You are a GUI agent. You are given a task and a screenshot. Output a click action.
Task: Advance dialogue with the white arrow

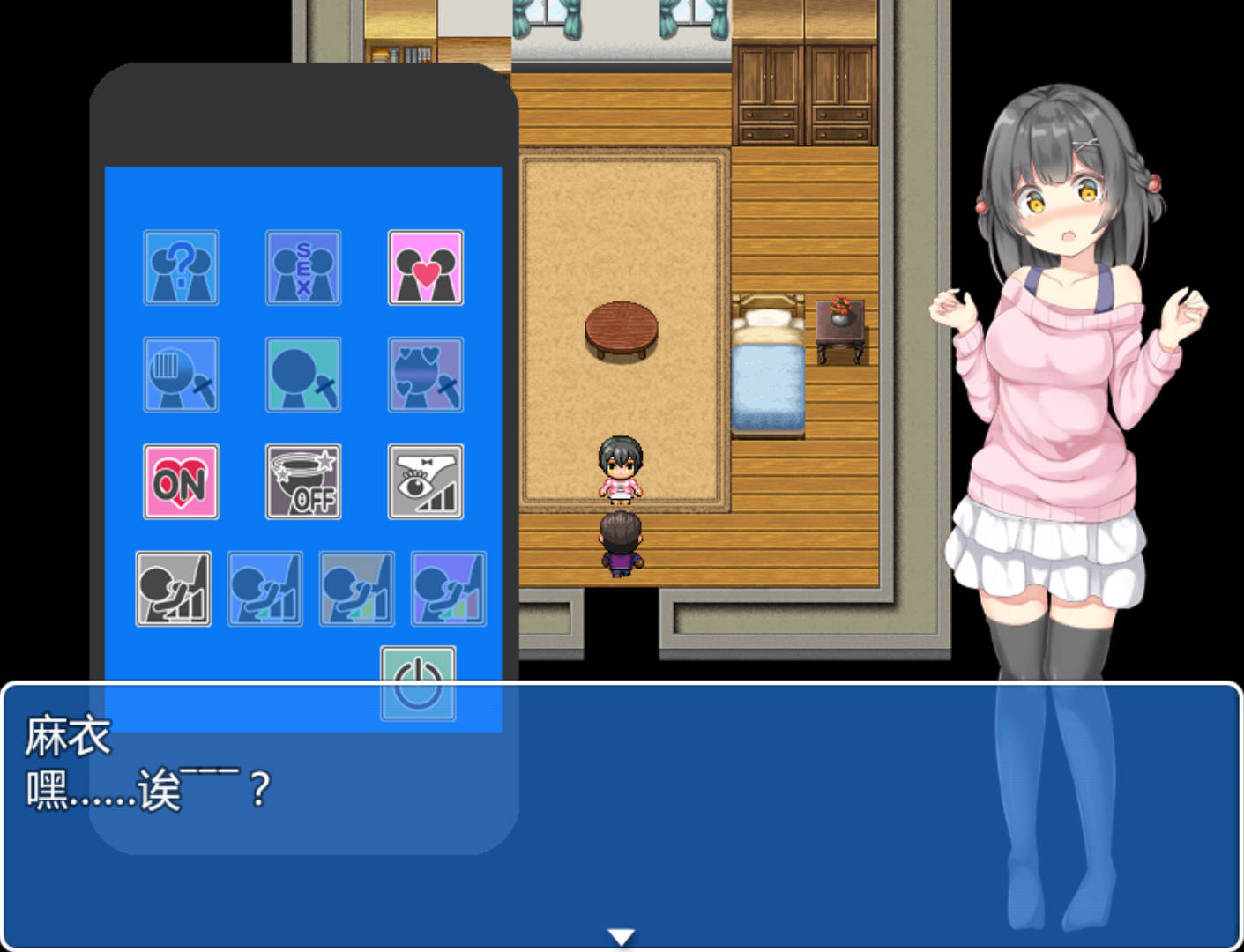622,937
